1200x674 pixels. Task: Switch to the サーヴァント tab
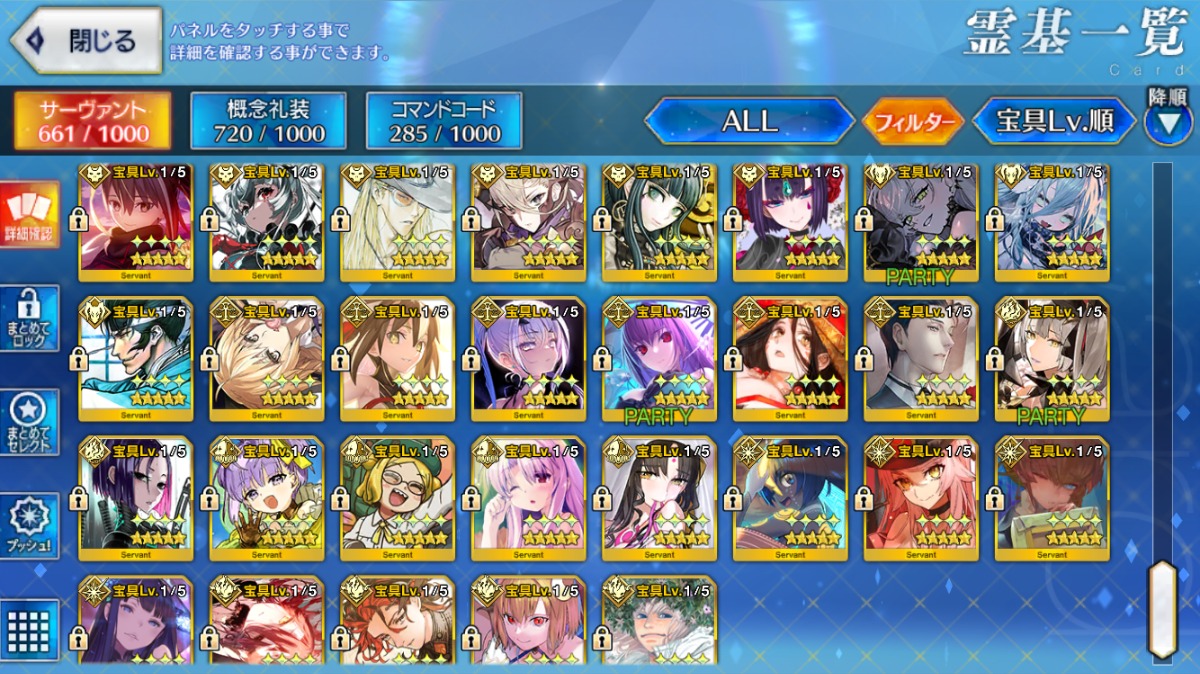click(x=92, y=122)
